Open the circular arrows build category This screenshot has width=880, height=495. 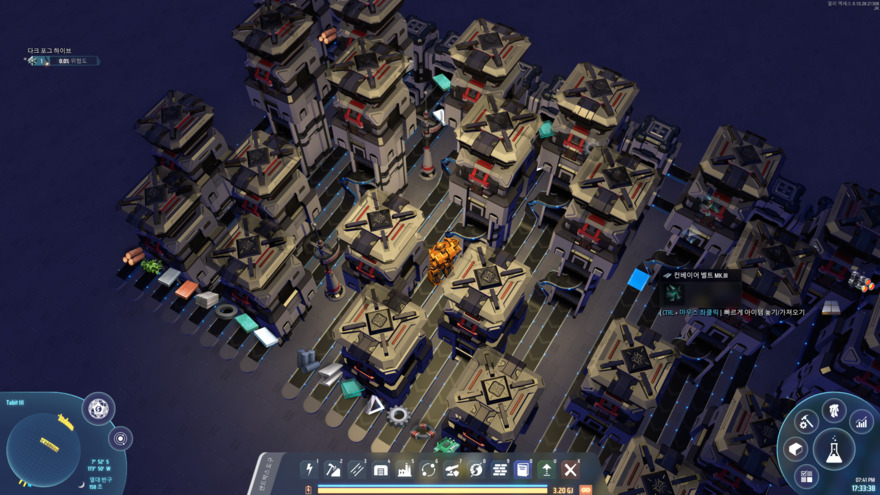tap(429, 469)
